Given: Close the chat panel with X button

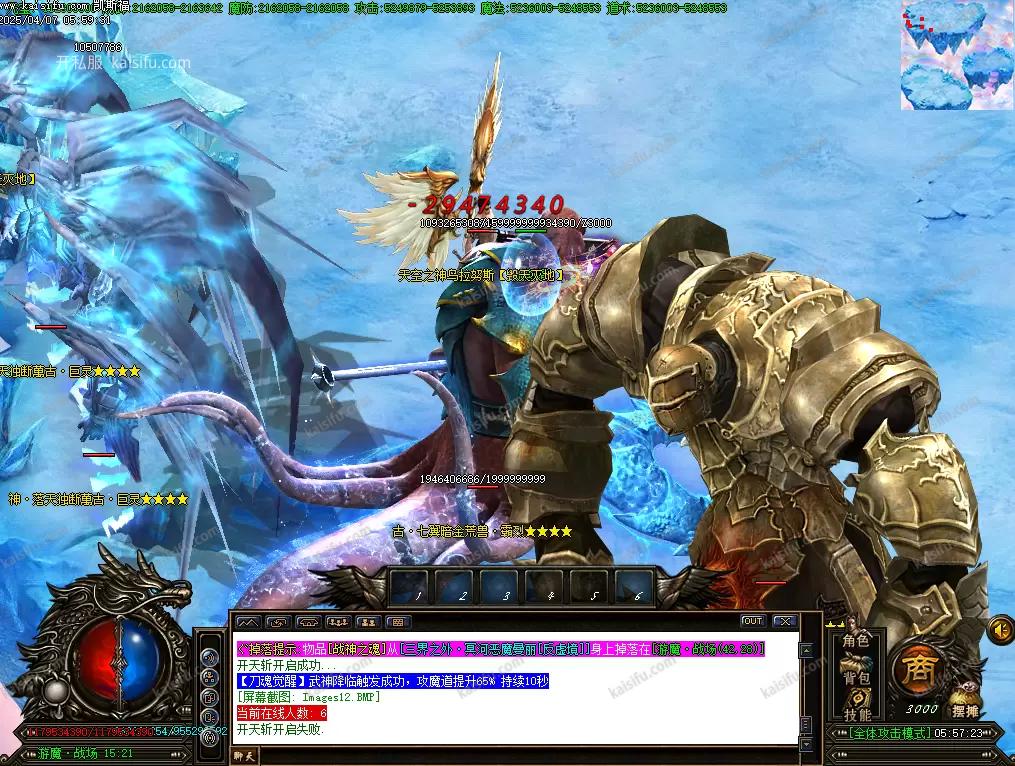Looking at the screenshot, I should (784, 621).
